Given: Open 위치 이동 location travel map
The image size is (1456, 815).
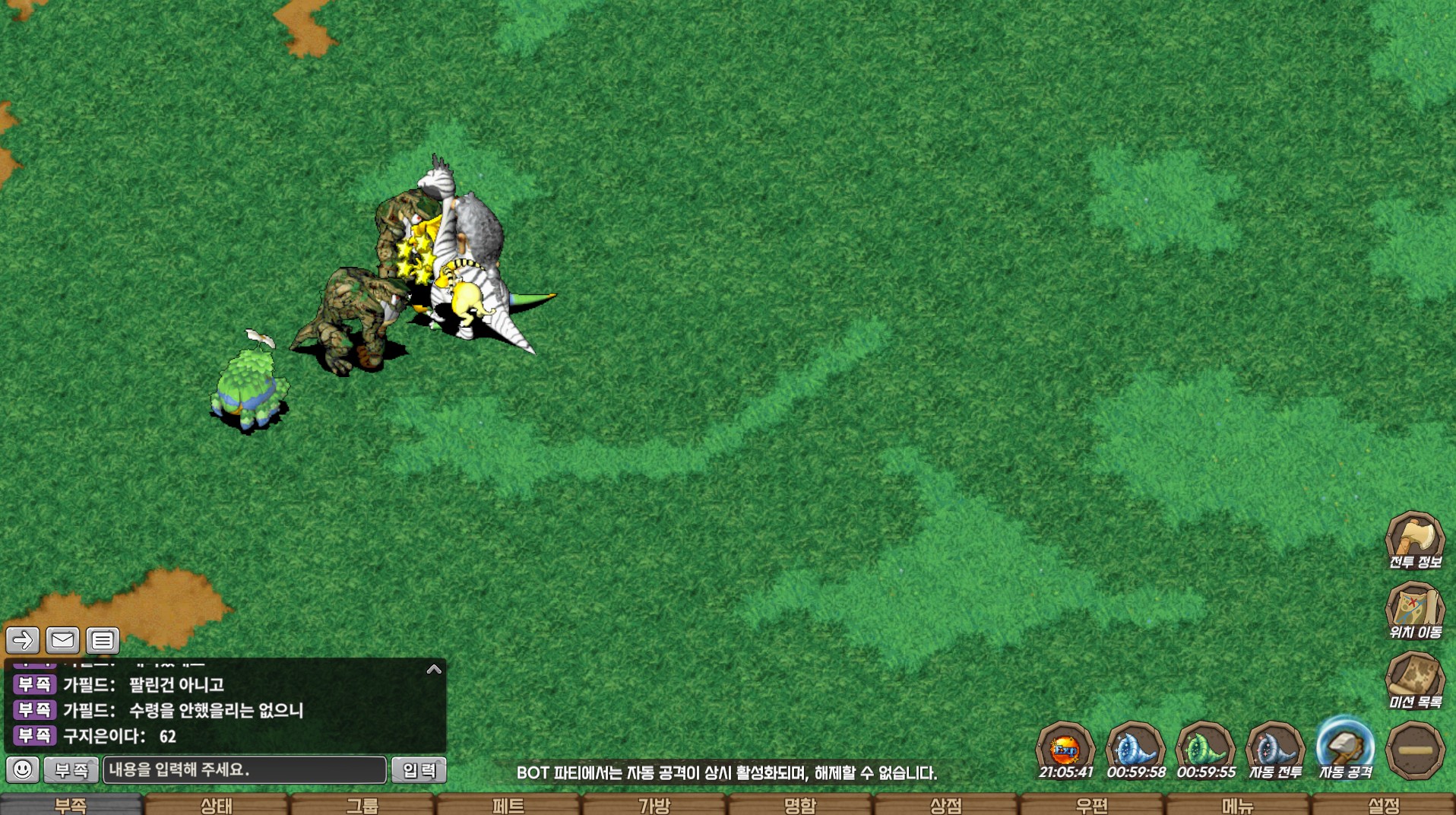Looking at the screenshot, I should pos(1414,610).
